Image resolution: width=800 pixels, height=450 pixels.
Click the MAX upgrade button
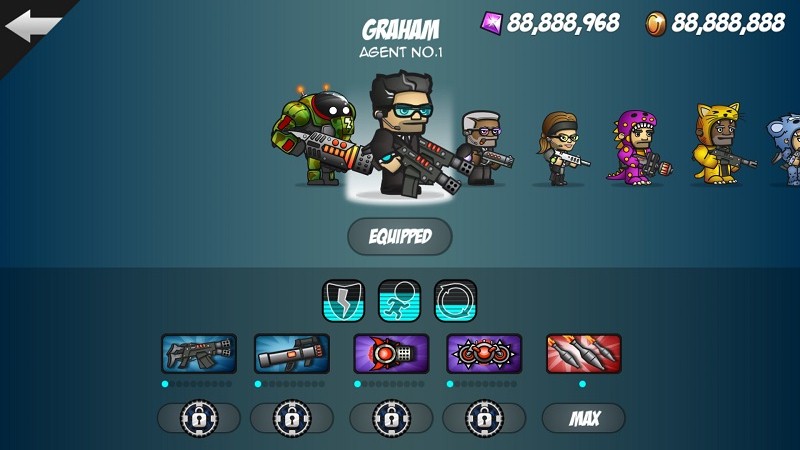tap(583, 418)
